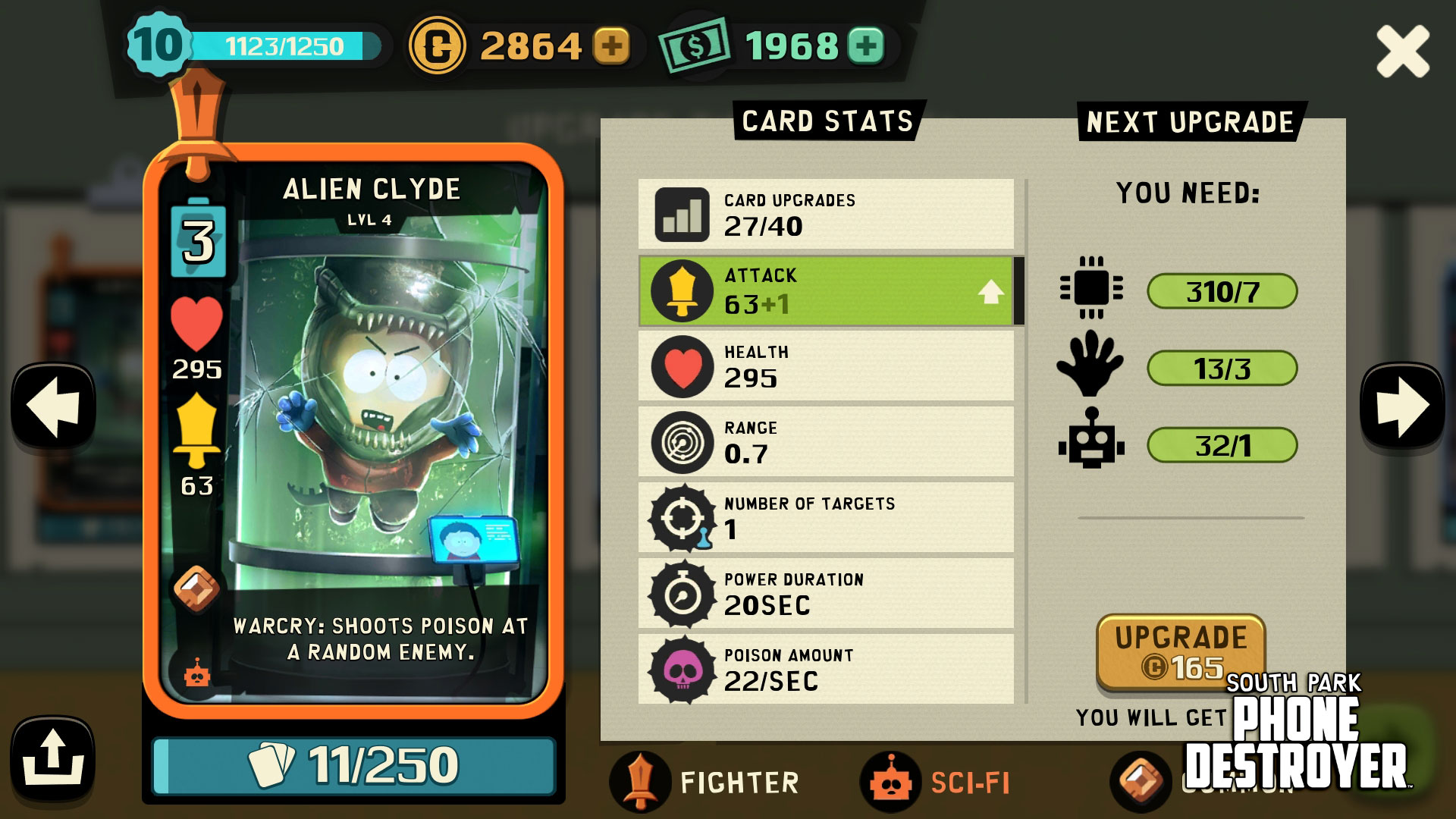Select the Health stat row
1456x819 pixels.
(827, 366)
